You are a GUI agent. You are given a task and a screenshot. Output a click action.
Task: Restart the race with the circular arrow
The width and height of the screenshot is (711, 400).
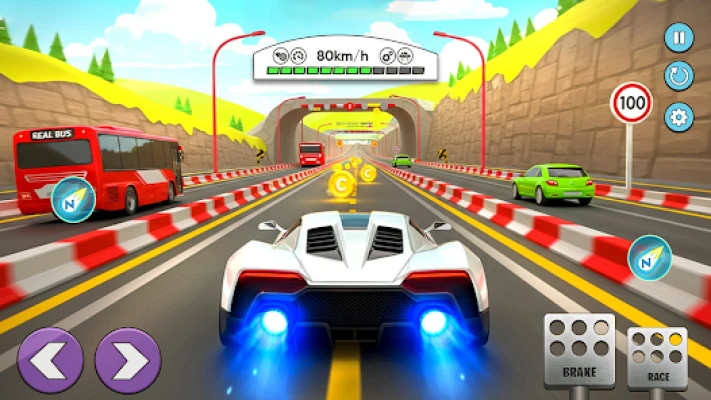pos(679,77)
